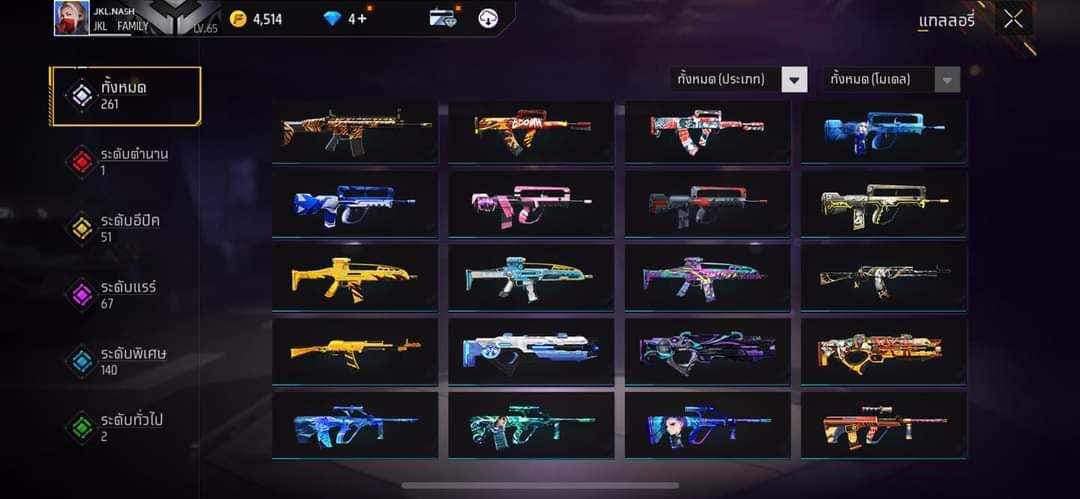Image resolution: width=1080 pixels, height=499 pixels.
Task: Pick the orange scoped AUG skin
Action: [884, 425]
